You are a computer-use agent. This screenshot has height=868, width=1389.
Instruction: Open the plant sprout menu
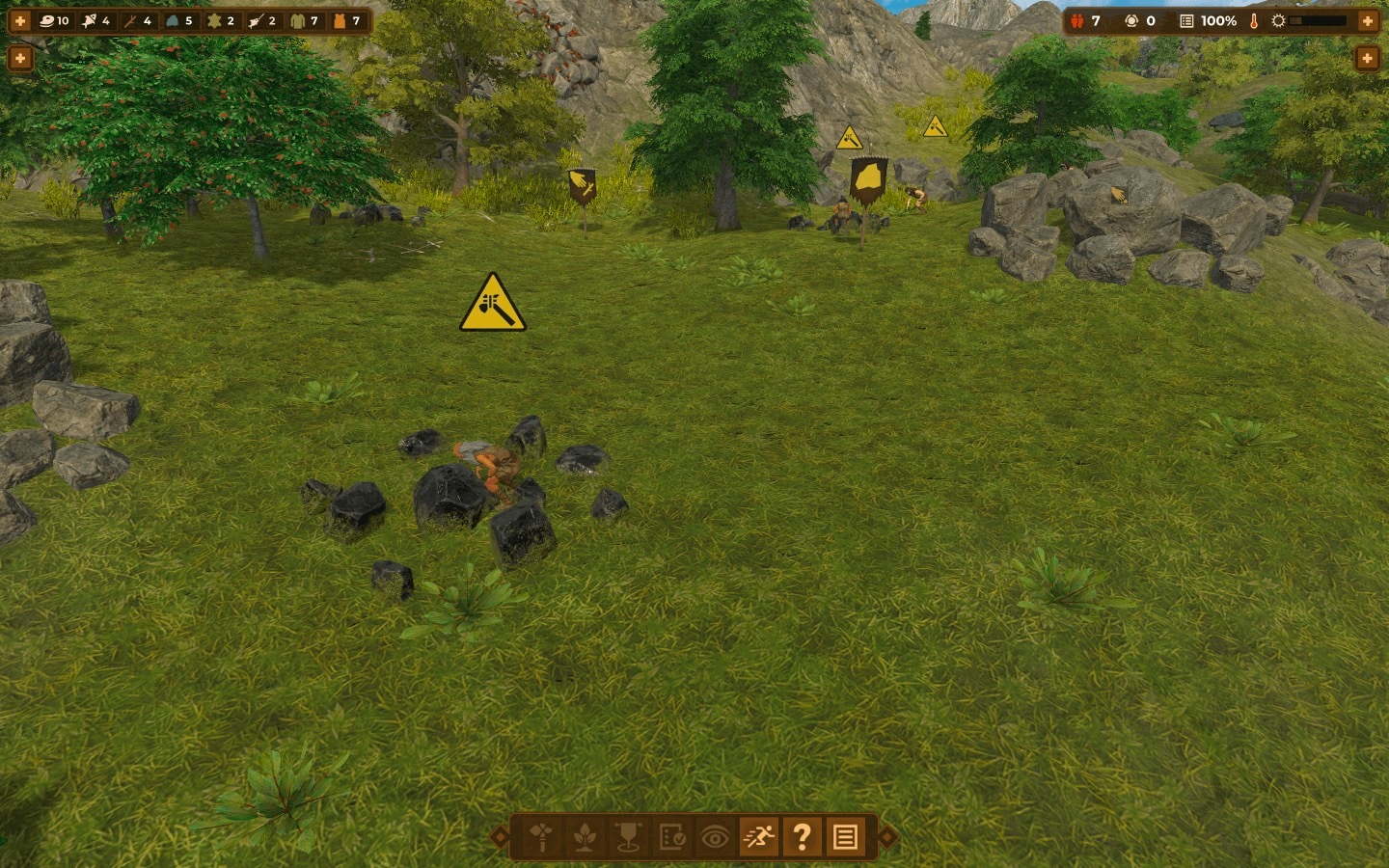tap(585, 837)
